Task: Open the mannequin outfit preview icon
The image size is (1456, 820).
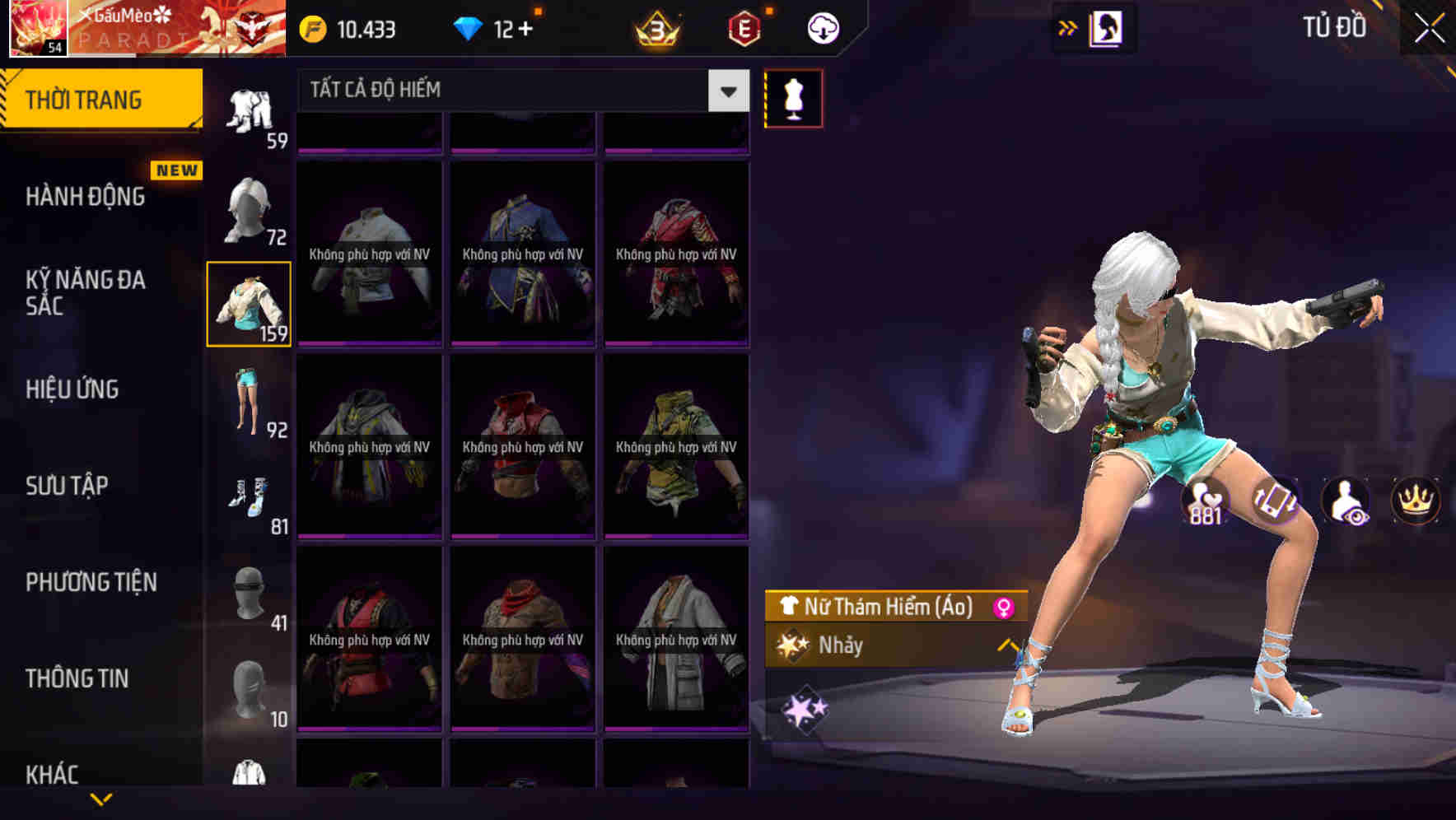Action: 793,97
